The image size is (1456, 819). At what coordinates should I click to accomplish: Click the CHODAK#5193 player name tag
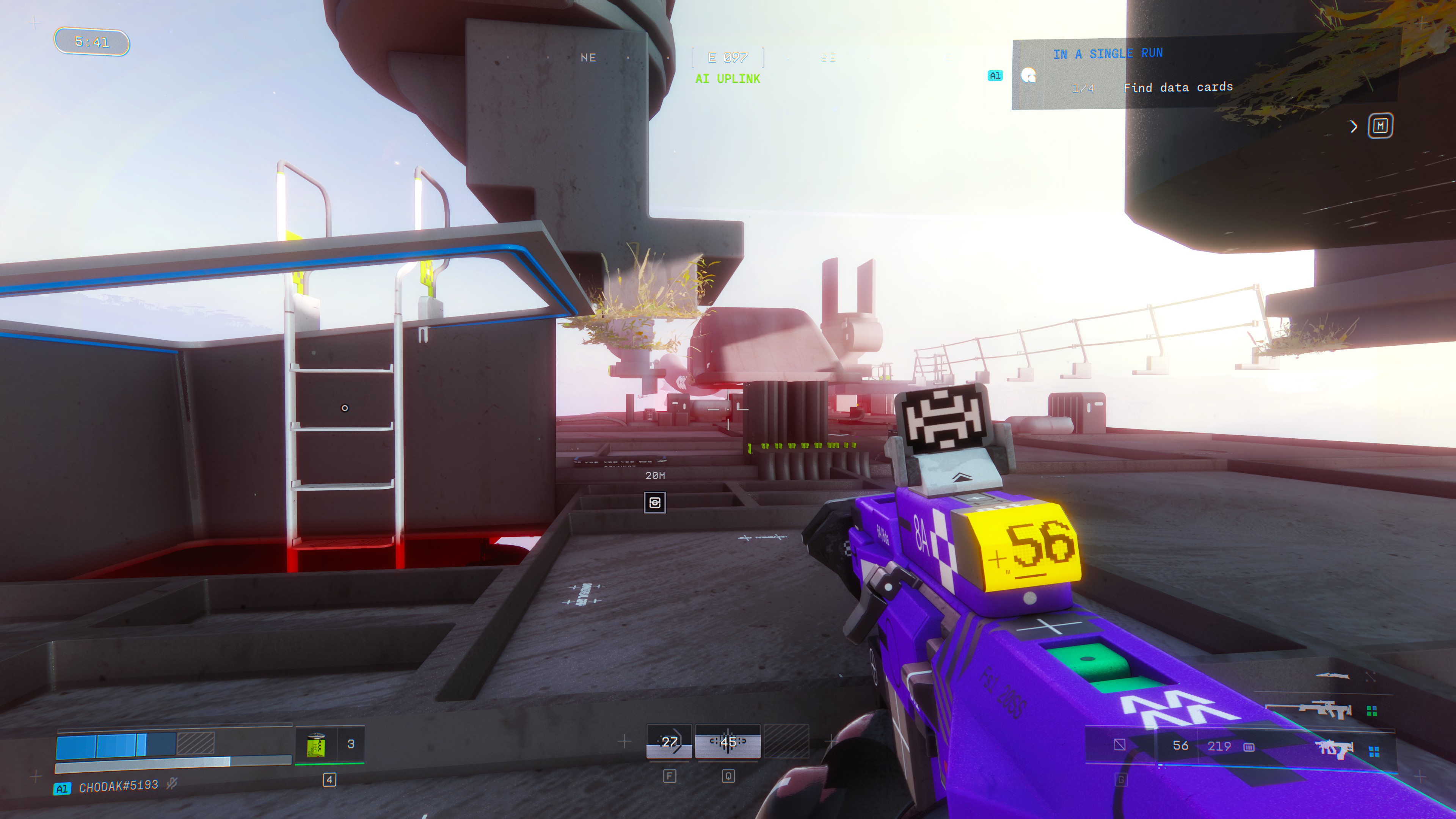click(x=118, y=786)
